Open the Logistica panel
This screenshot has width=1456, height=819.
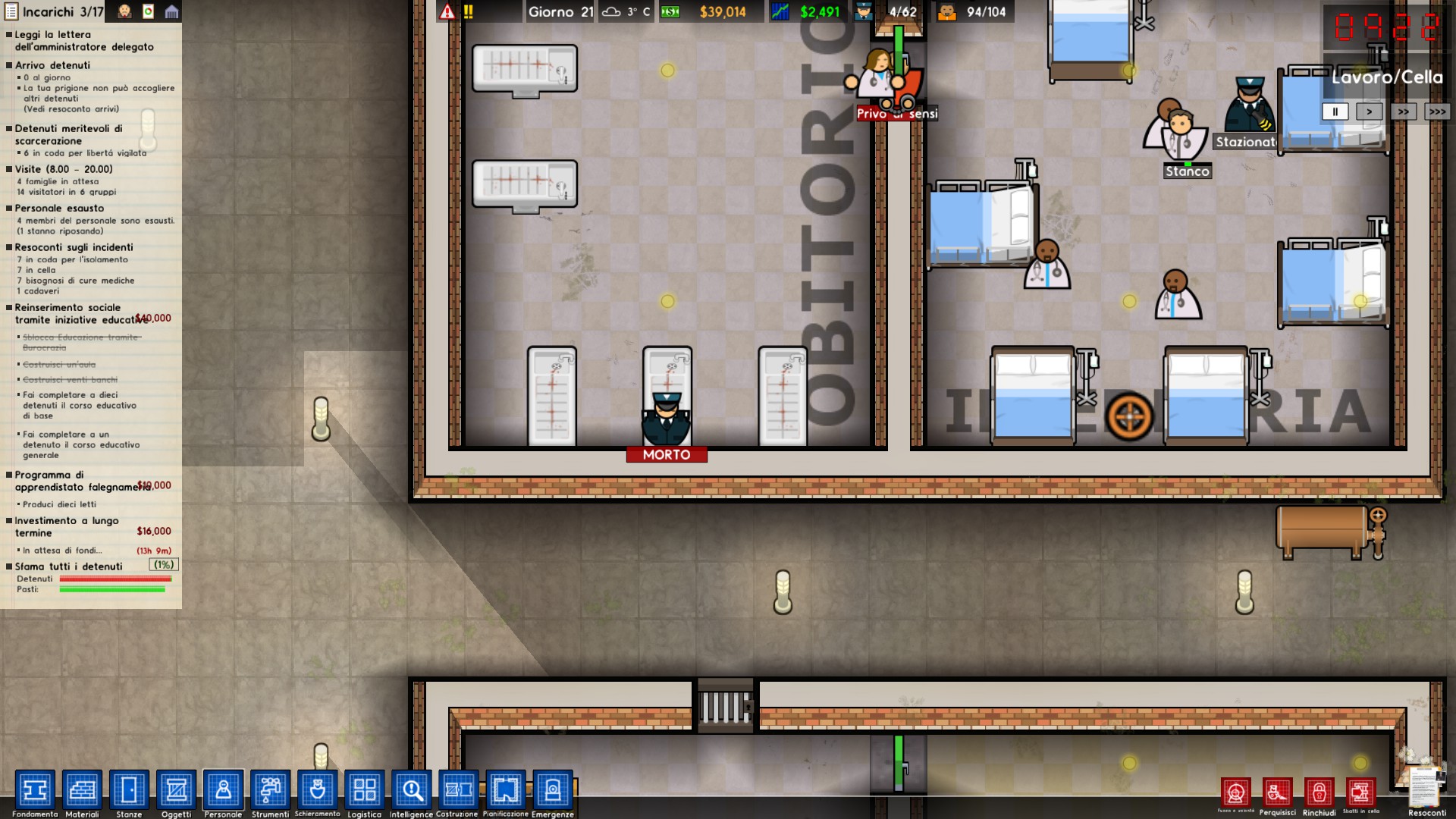pos(365,791)
